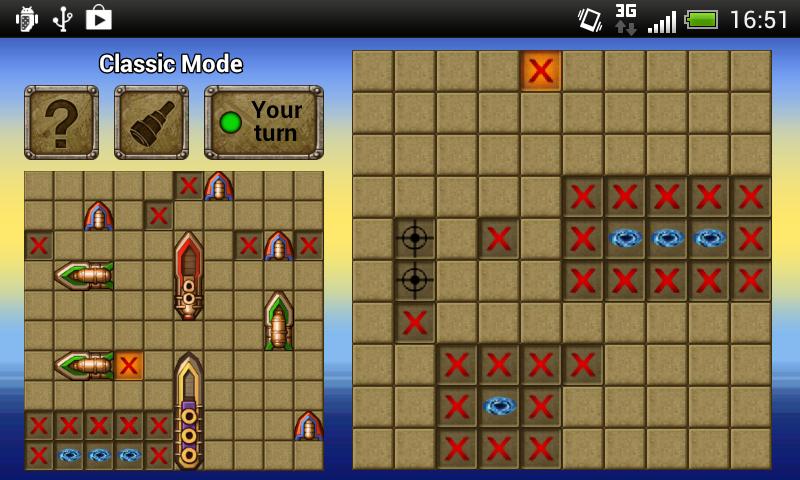The image size is (800, 480).
Task: Open the Play Store notification icon
Action: [x=98, y=18]
